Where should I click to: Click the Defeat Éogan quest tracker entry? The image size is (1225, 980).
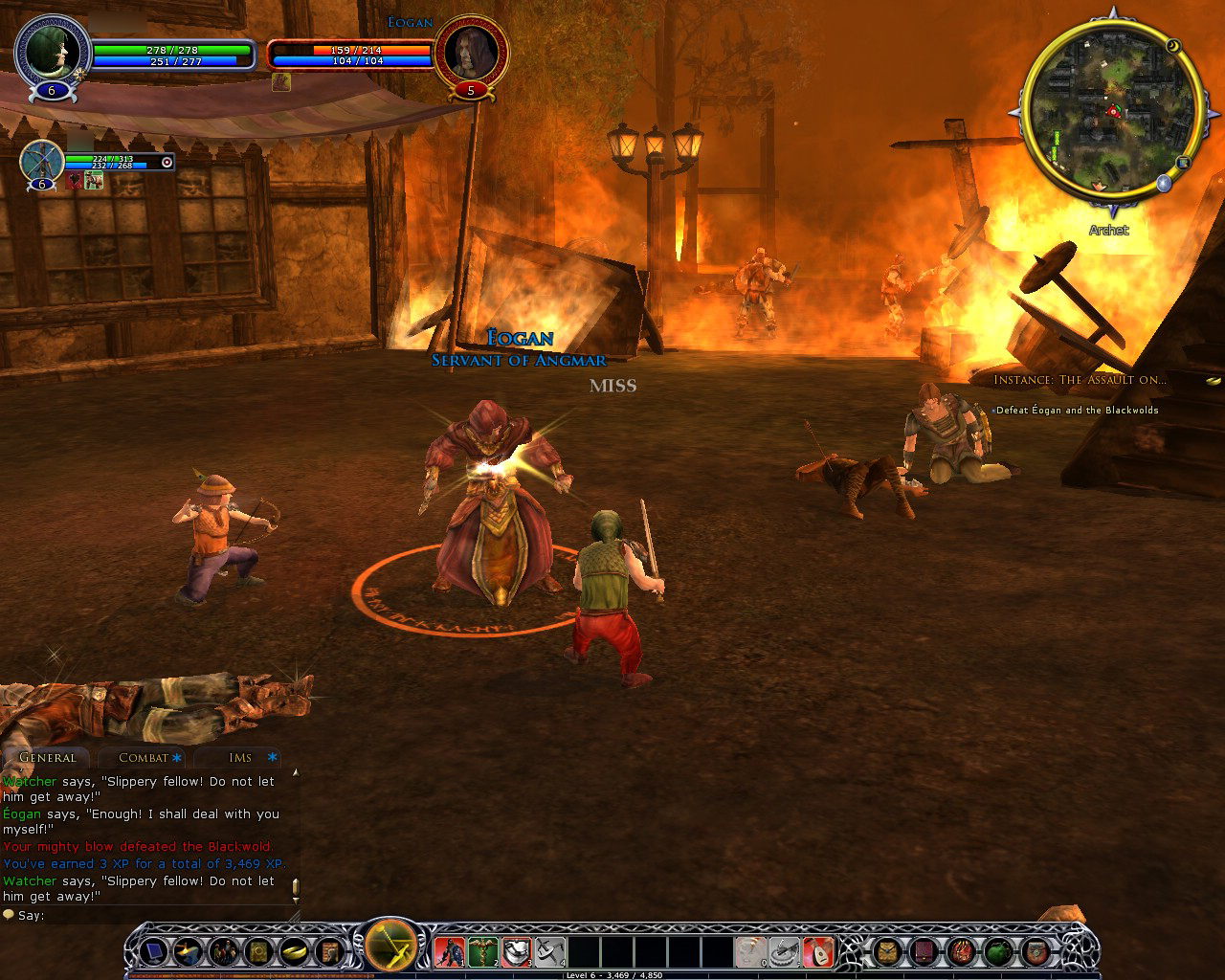(1077, 411)
